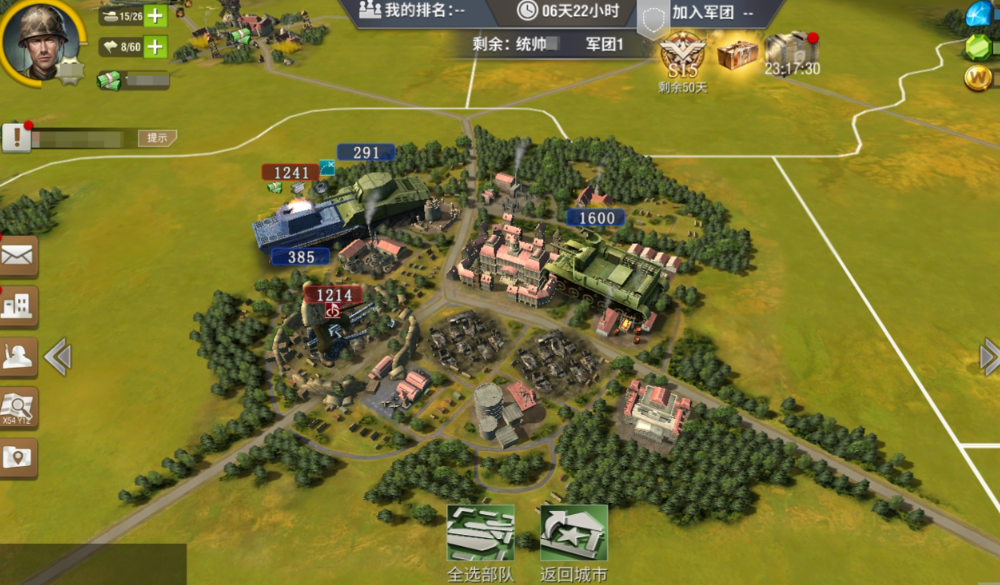Add more tank troops with plus button
This screenshot has height=585, width=1000.
click(155, 16)
